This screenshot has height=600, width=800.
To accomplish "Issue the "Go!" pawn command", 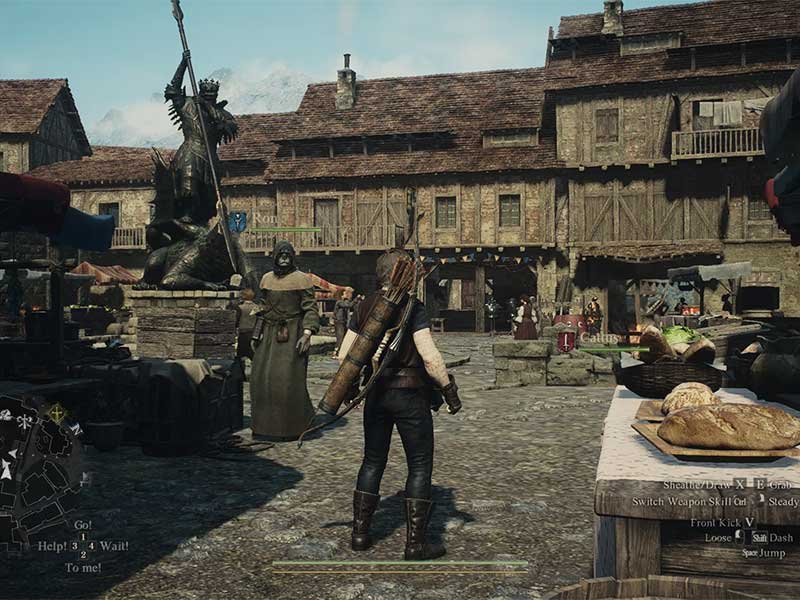I will (82, 524).
